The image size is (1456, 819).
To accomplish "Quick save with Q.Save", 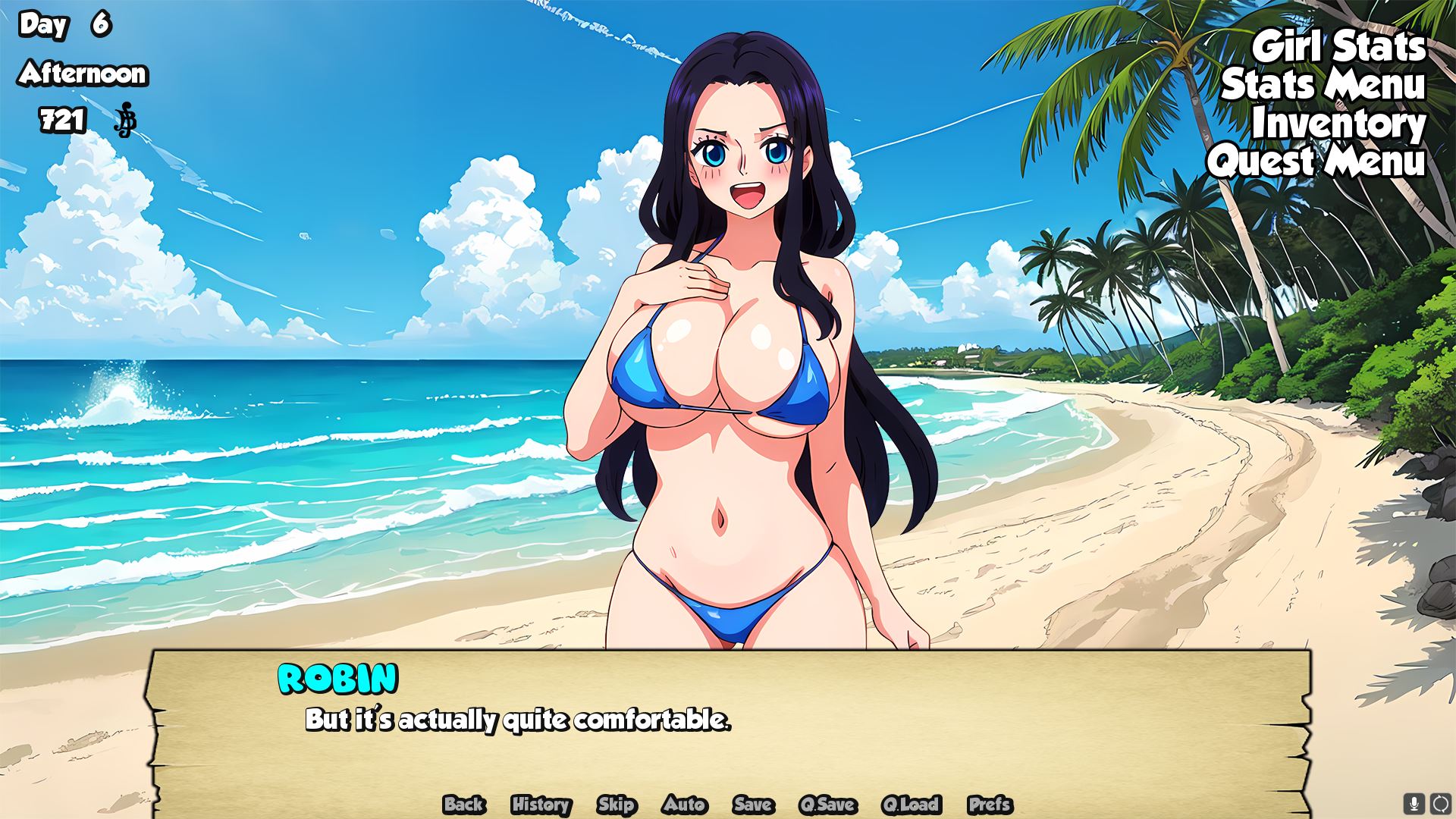I will point(827,805).
